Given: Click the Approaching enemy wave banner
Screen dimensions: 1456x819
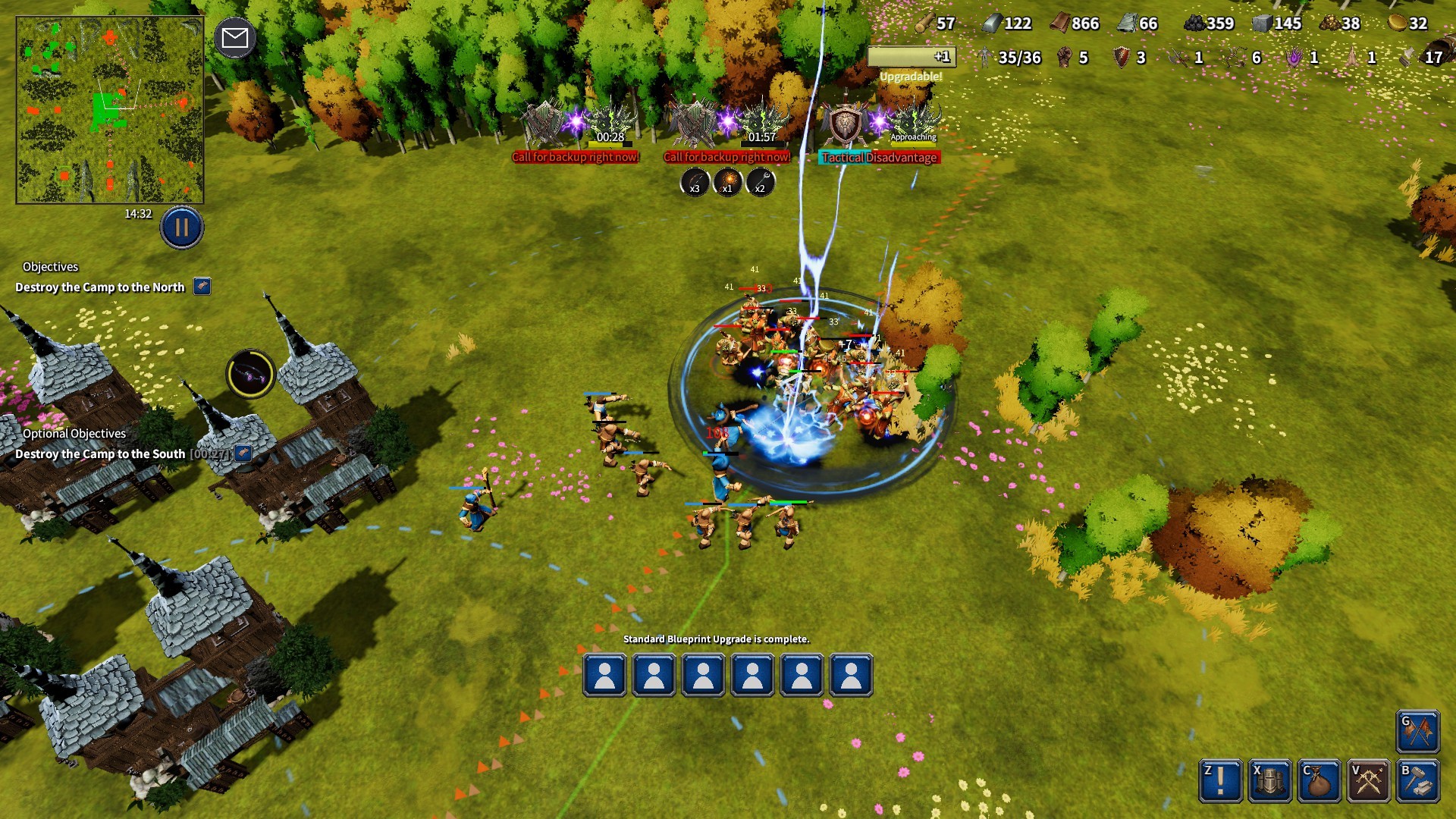Looking at the screenshot, I should click(912, 138).
